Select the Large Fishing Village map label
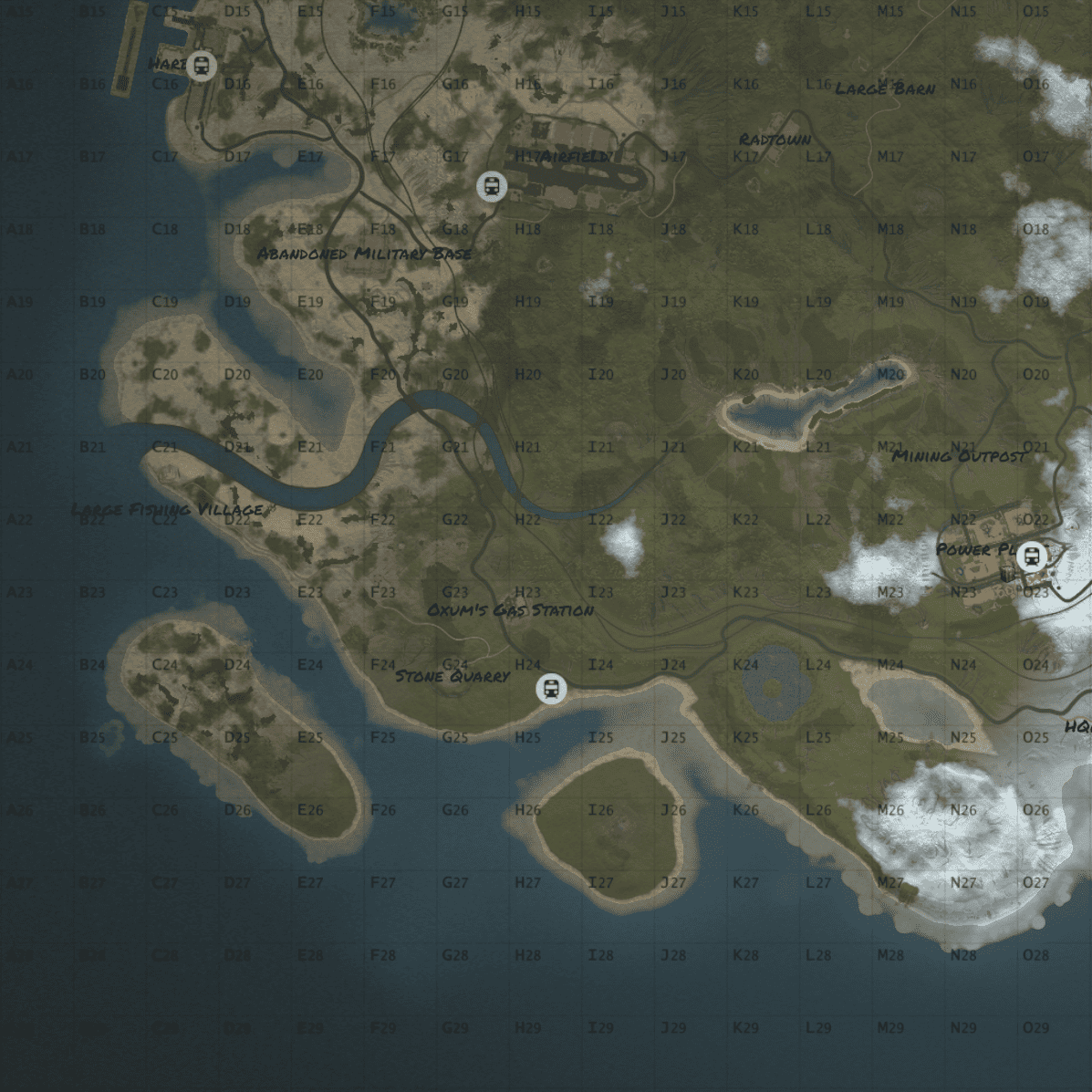Screen dimensions: 1092x1092 click(167, 510)
